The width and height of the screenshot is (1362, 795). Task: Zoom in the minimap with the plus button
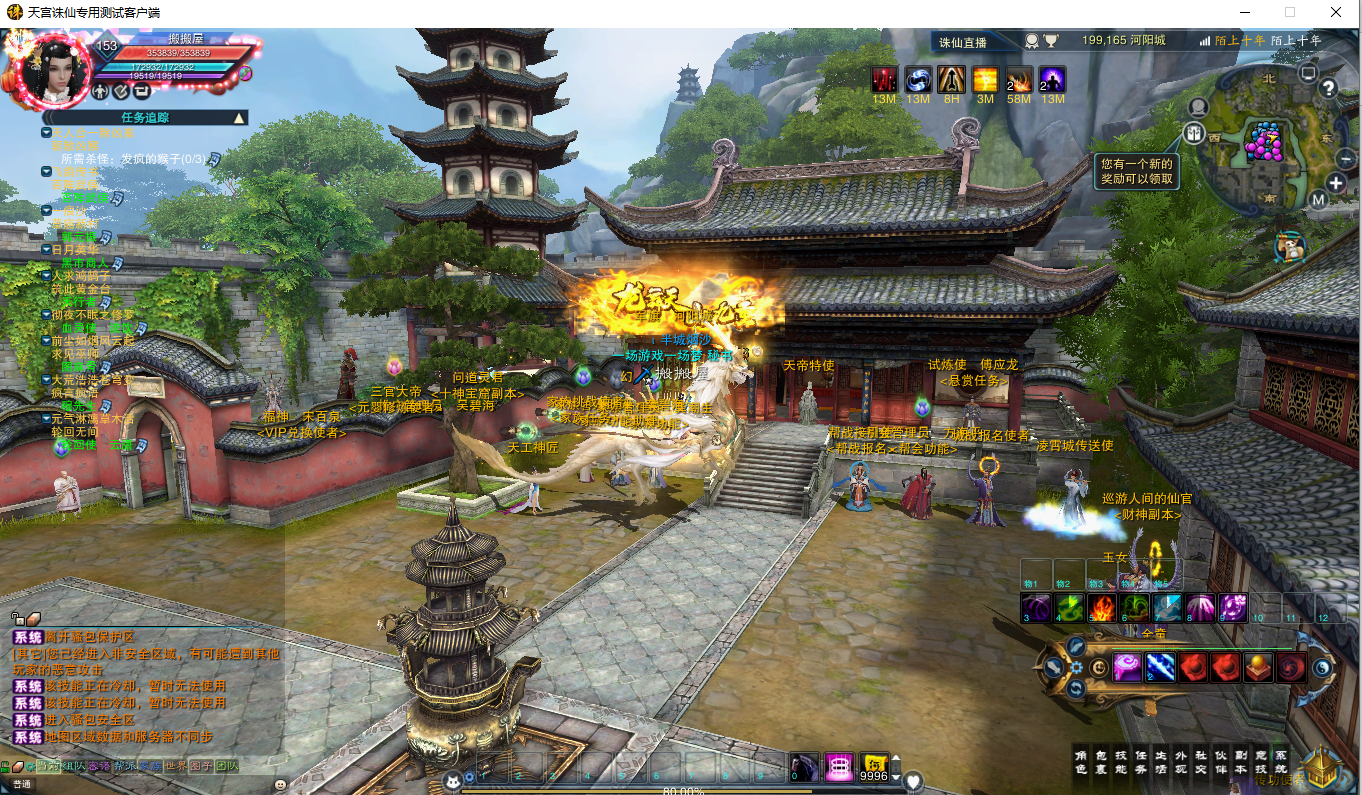[1337, 183]
